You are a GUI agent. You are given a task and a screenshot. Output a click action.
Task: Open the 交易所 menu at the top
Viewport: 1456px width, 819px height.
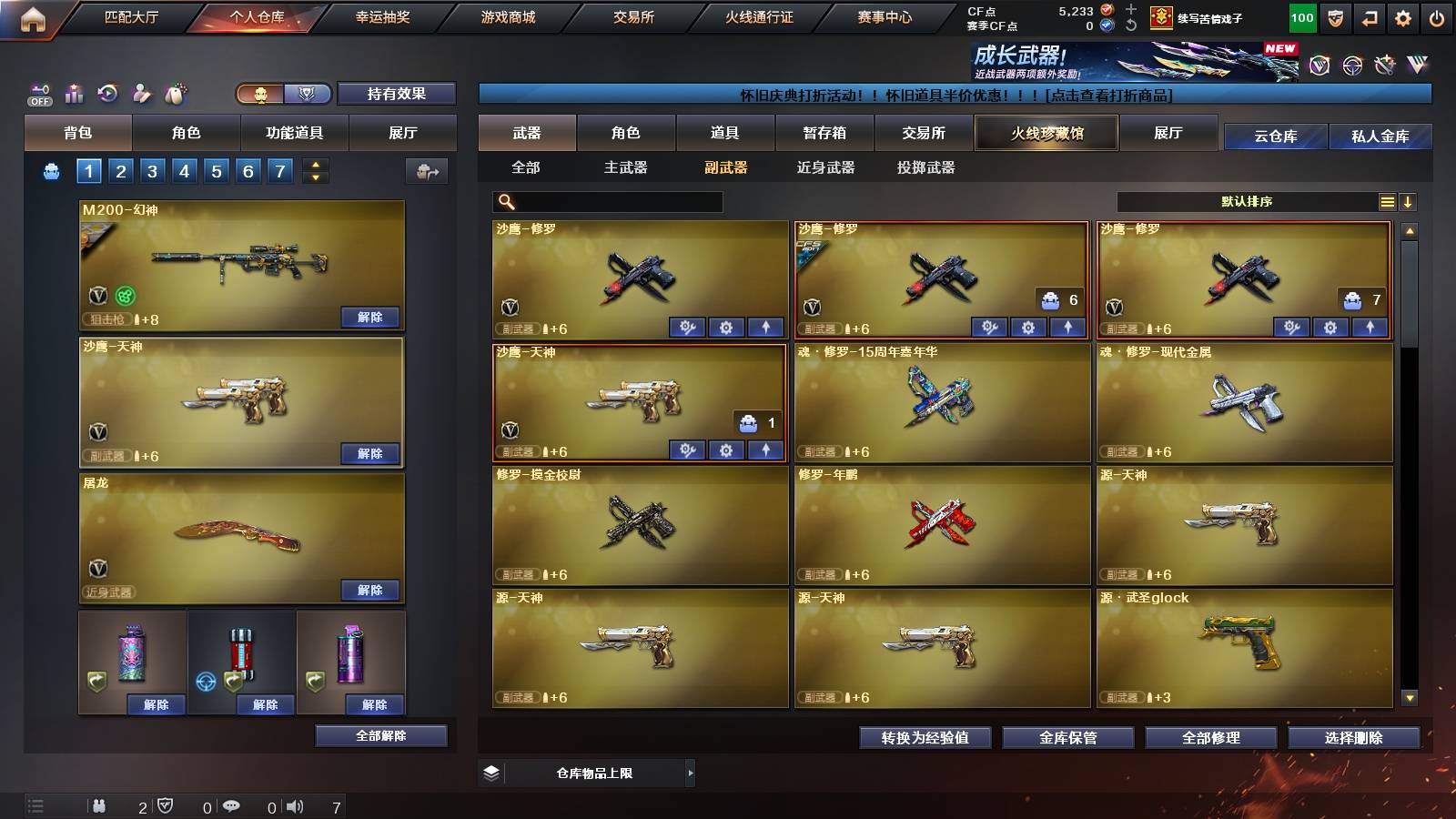coord(632,17)
